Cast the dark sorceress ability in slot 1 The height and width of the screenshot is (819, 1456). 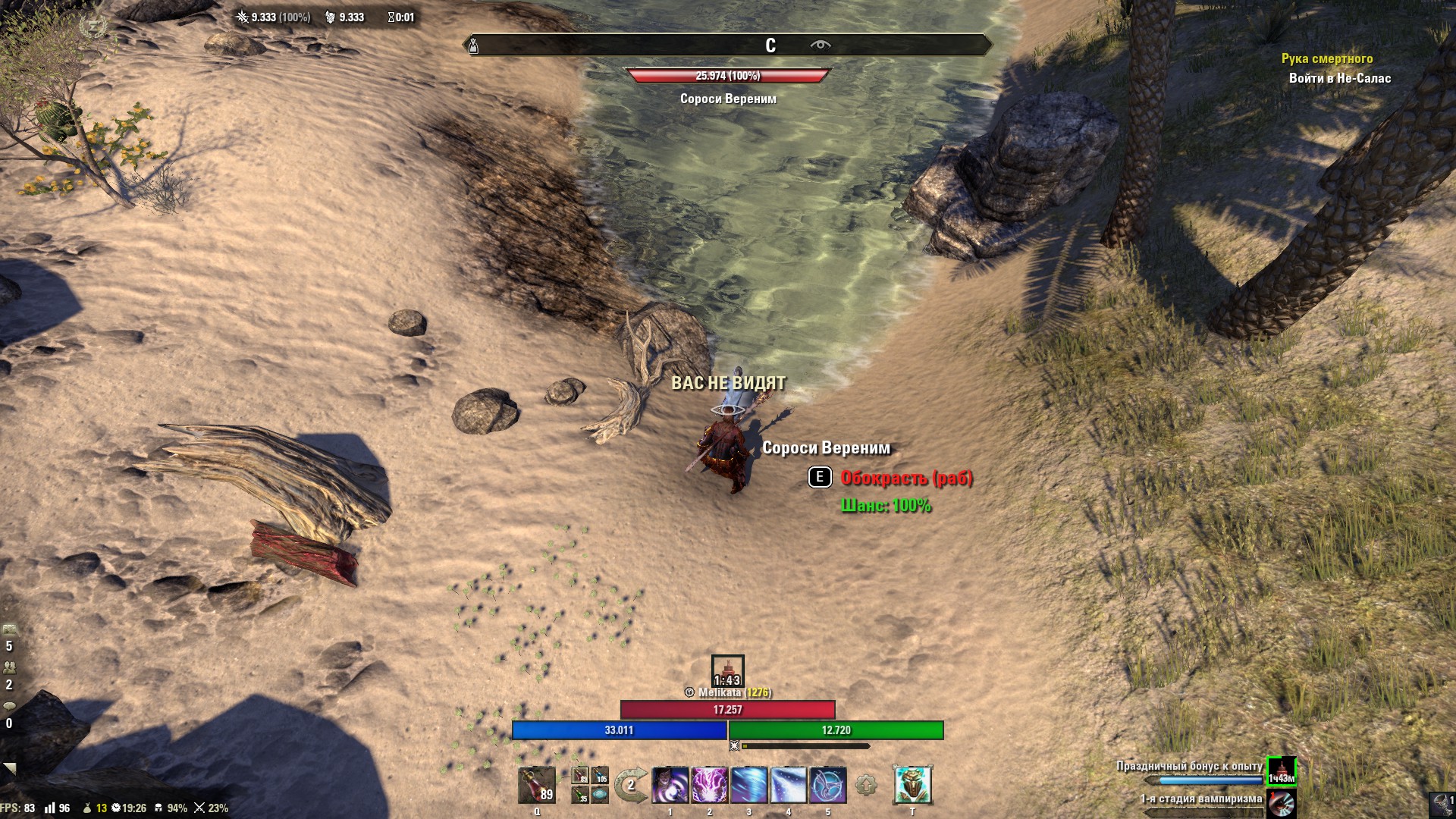point(670,785)
